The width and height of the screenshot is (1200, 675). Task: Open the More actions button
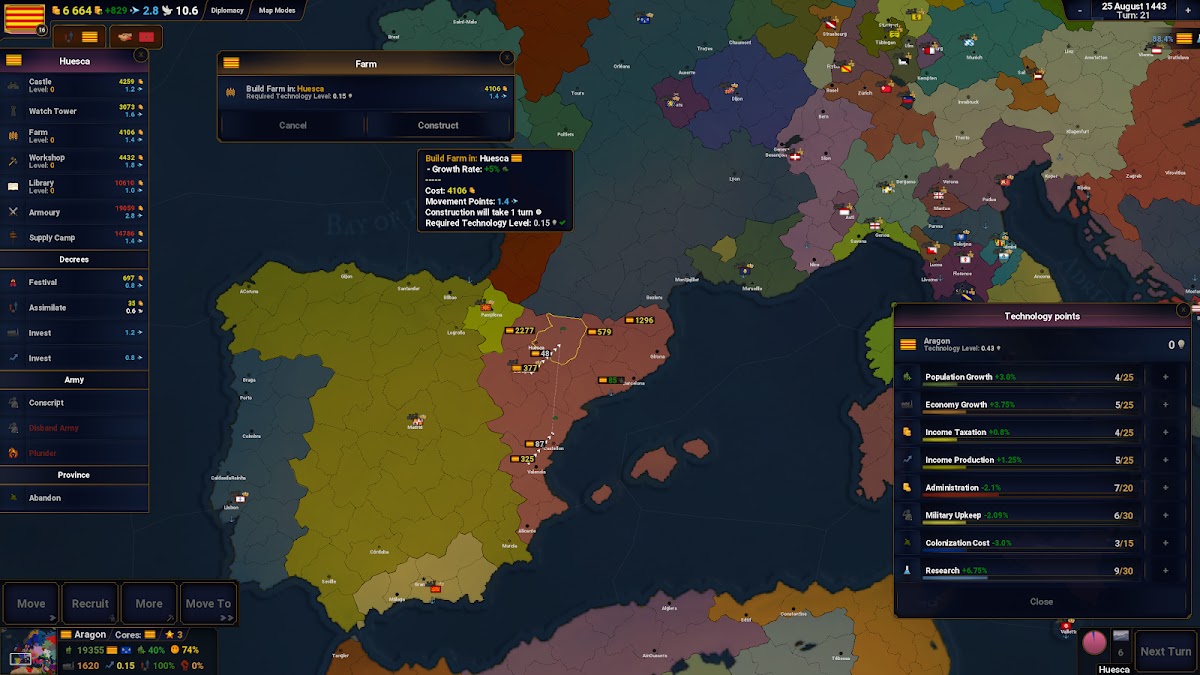(149, 604)
